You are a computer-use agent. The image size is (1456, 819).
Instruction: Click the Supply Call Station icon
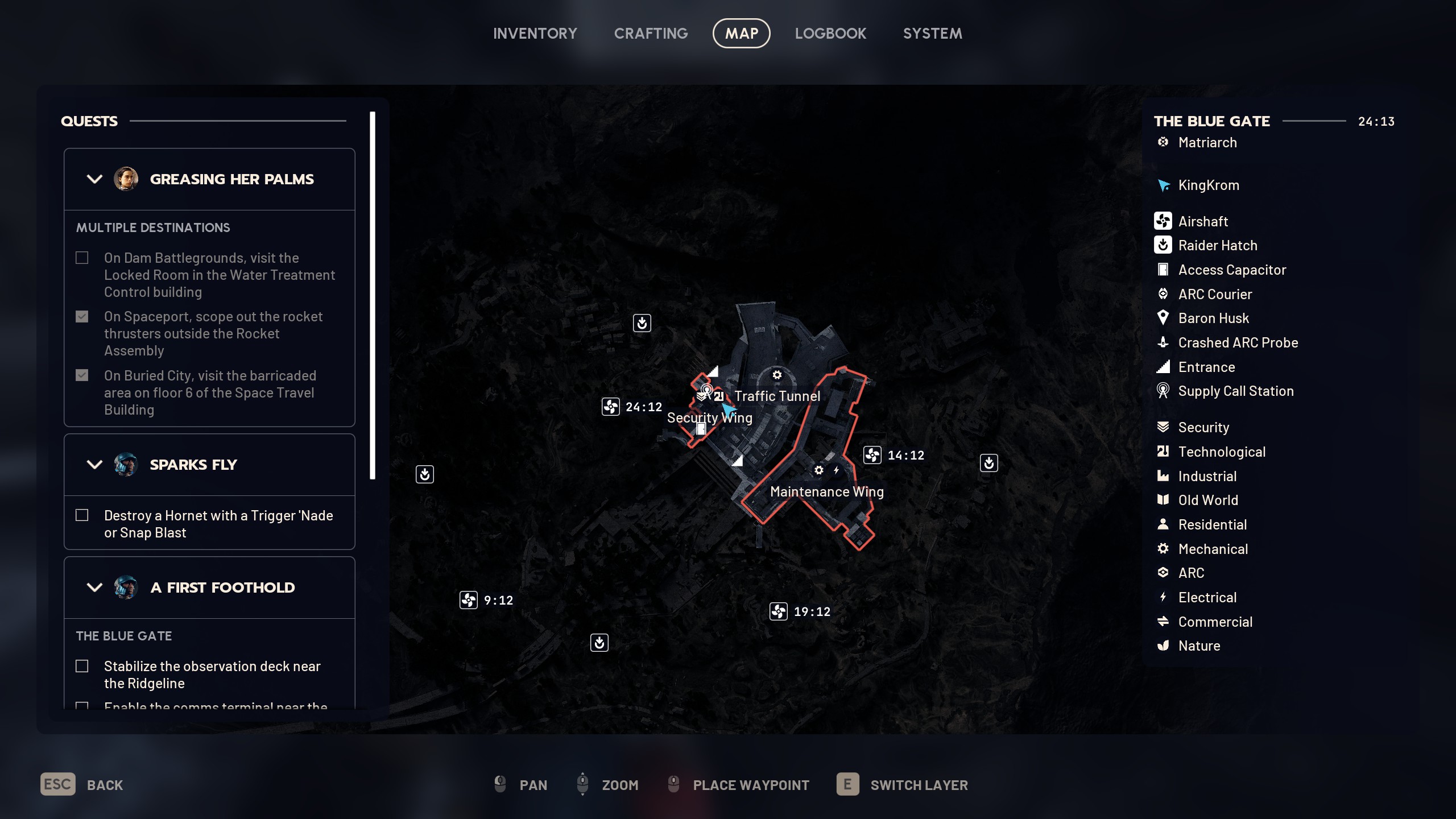(x=1163, y=391)
